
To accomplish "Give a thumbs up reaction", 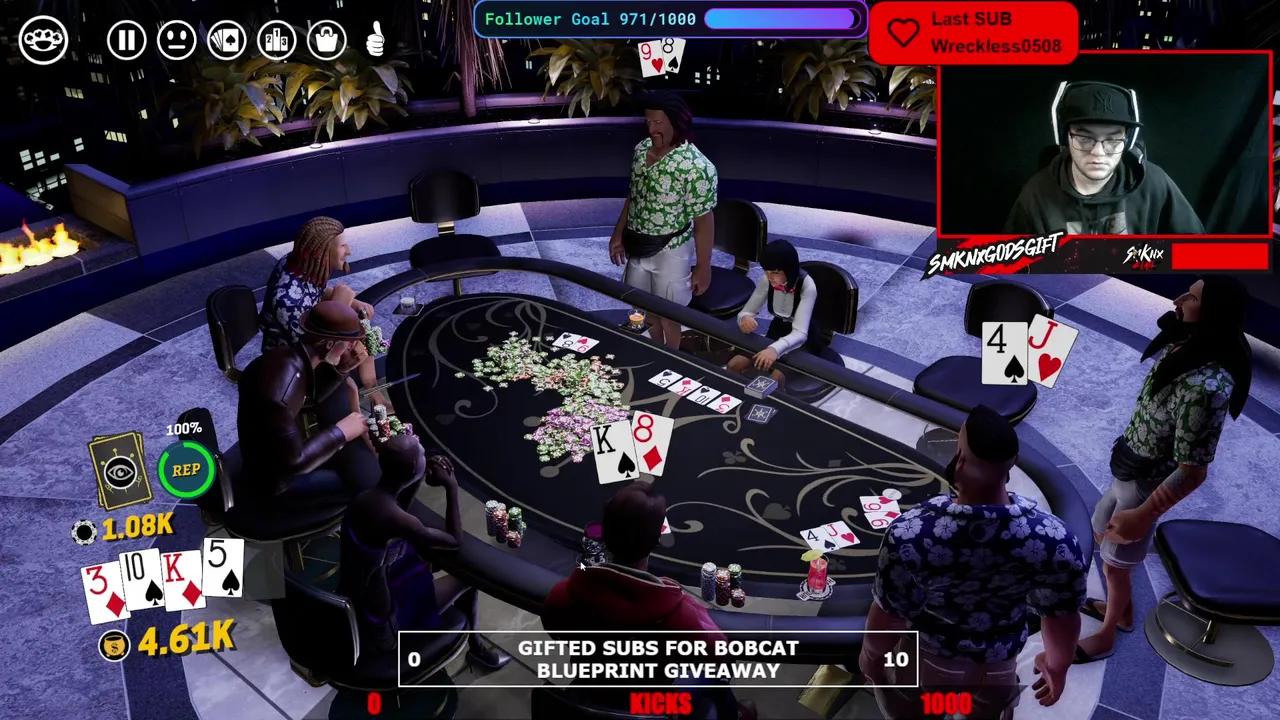I will pos(376,41).
